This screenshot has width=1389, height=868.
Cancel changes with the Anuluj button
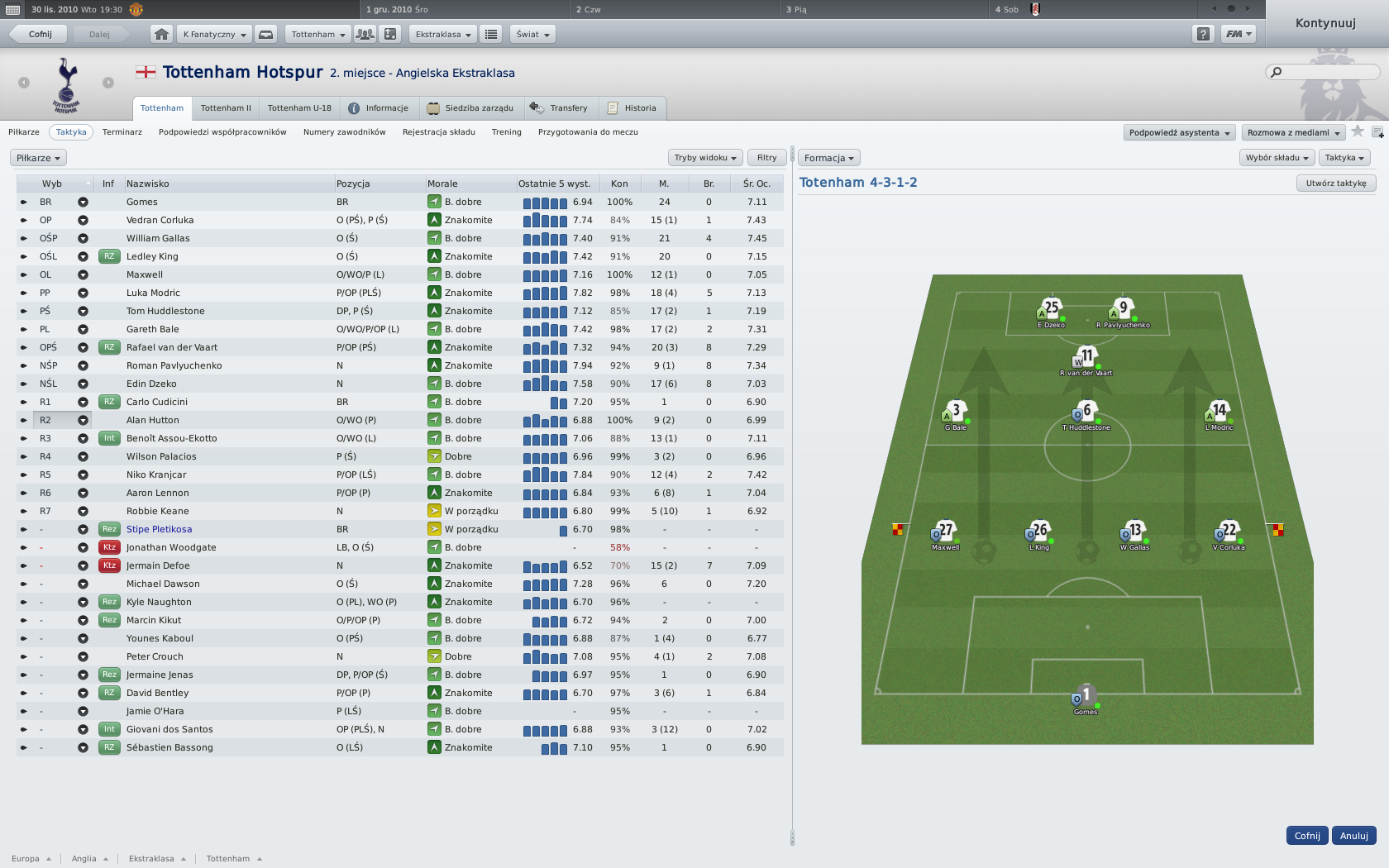point(1353,836)
